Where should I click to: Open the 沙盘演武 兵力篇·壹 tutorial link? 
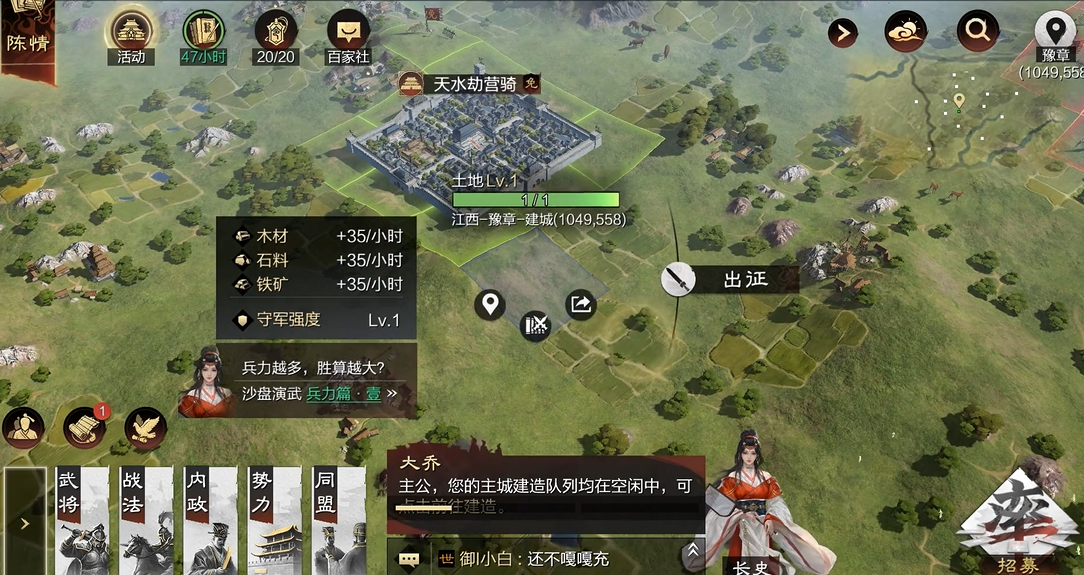point(315,393)
